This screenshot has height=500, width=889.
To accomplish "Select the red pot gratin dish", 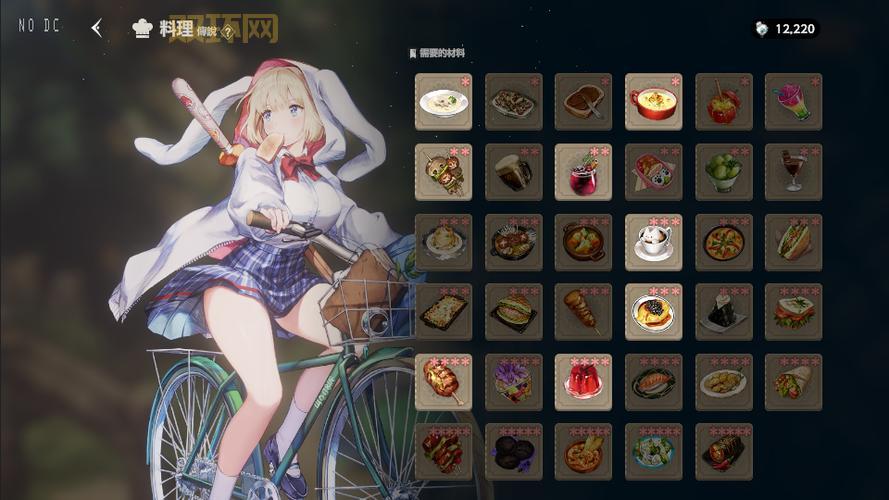I will click(x=653, y=101).
